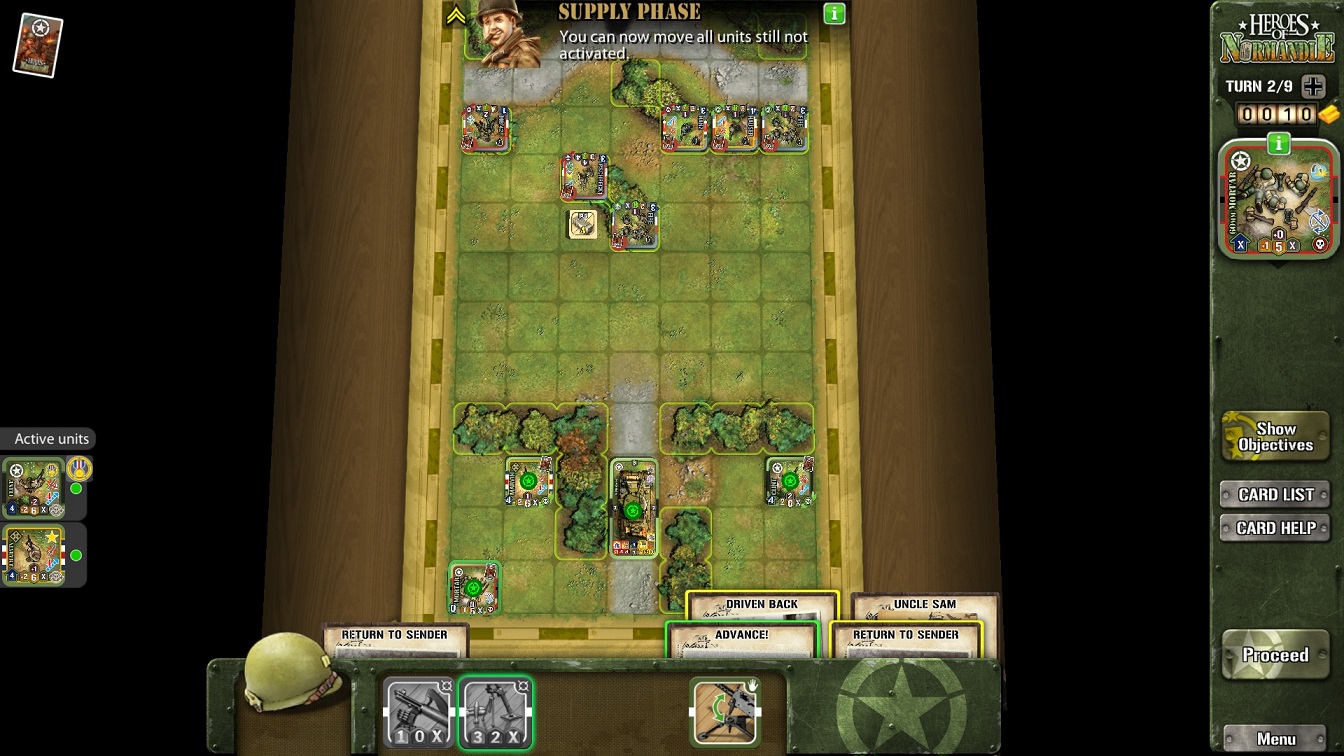1344x756 pixels.
Task: Click the German cross icon beside the turn counter
Action: click(1313, 87)
